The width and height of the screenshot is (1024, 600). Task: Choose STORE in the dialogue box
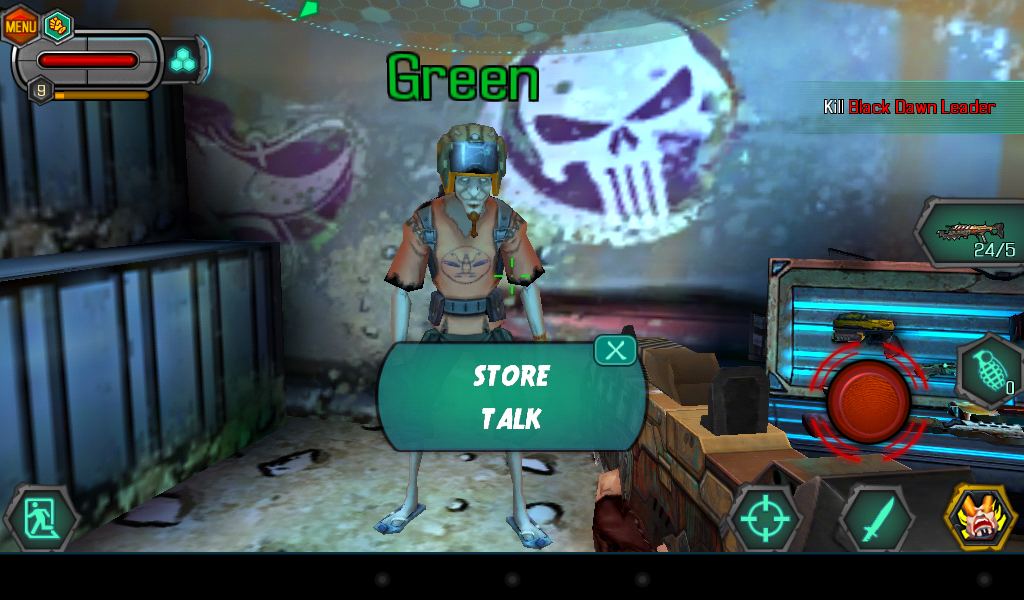coord(511,376)
